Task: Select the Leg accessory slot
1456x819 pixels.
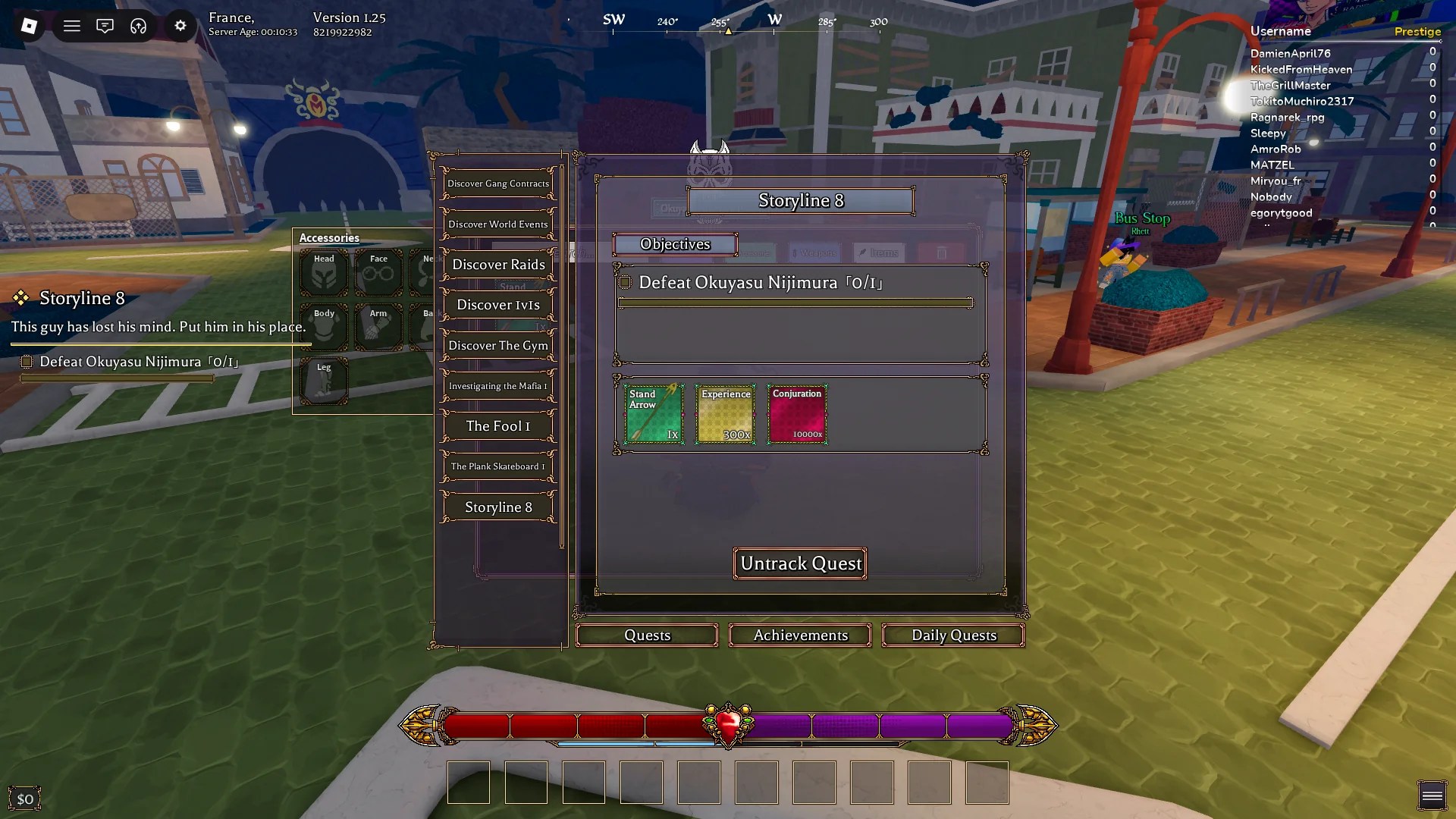Action: coord(324,381)
